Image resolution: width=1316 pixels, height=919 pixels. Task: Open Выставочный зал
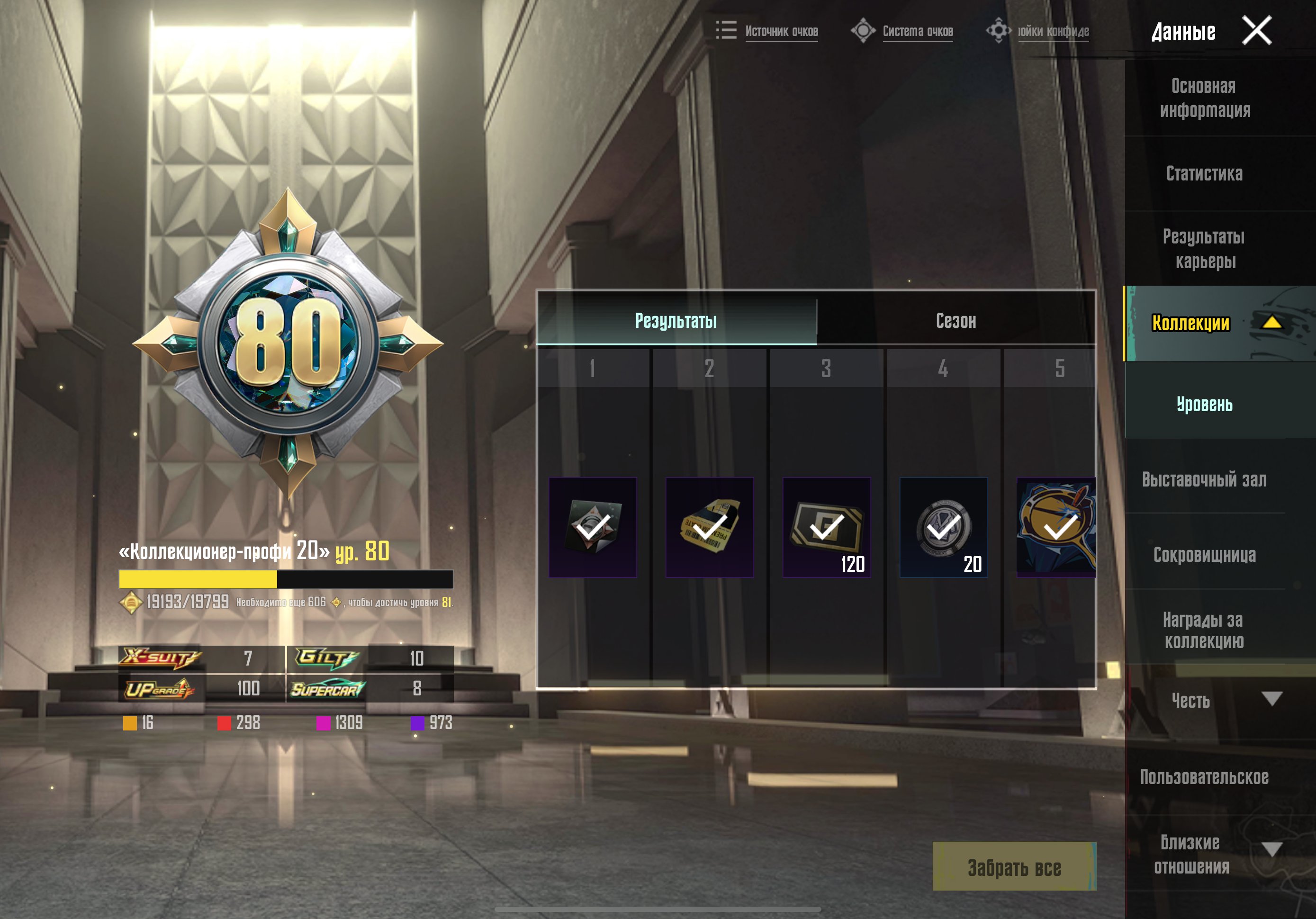tap(1204, 479)
